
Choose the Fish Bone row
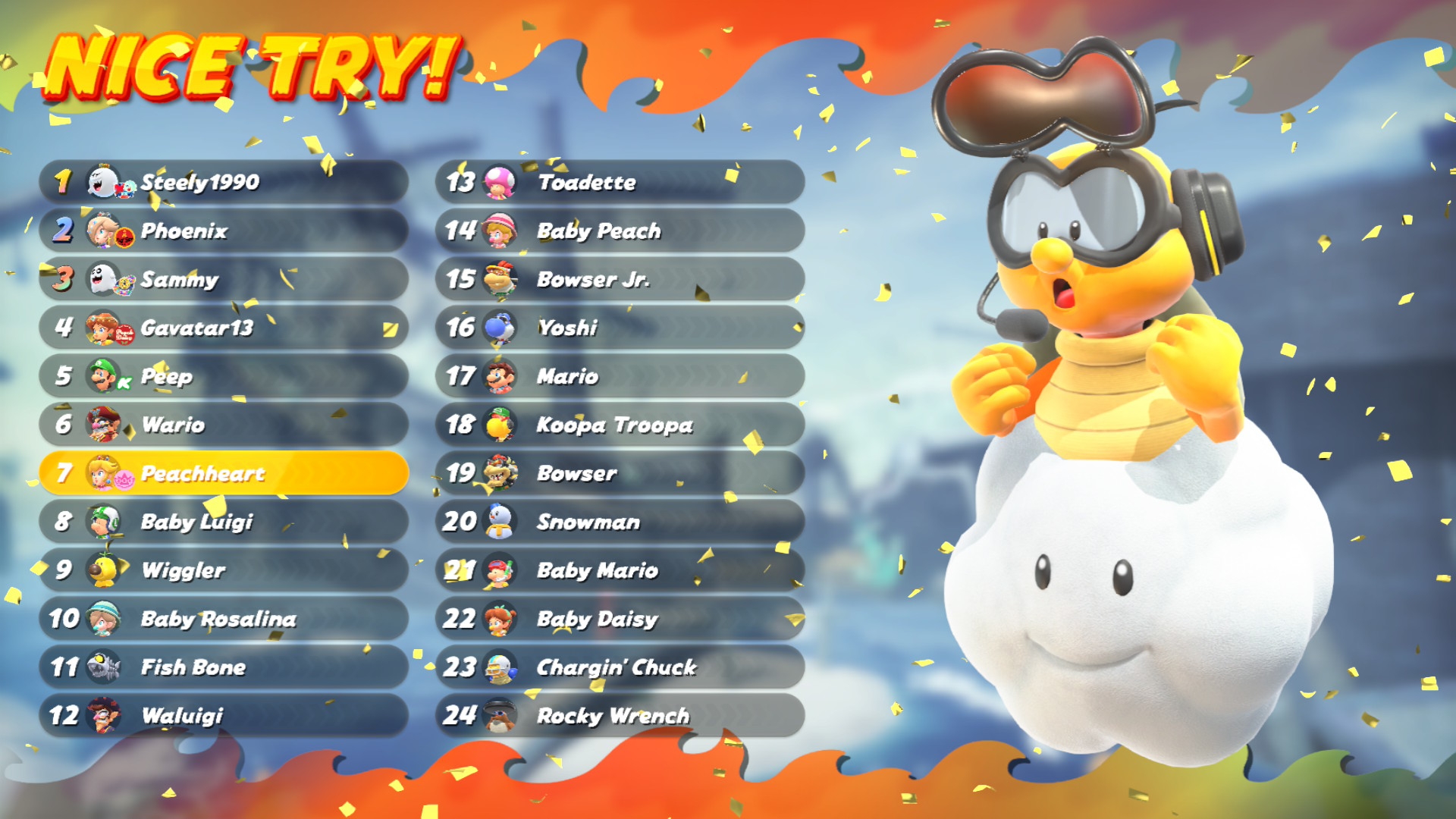224,667
